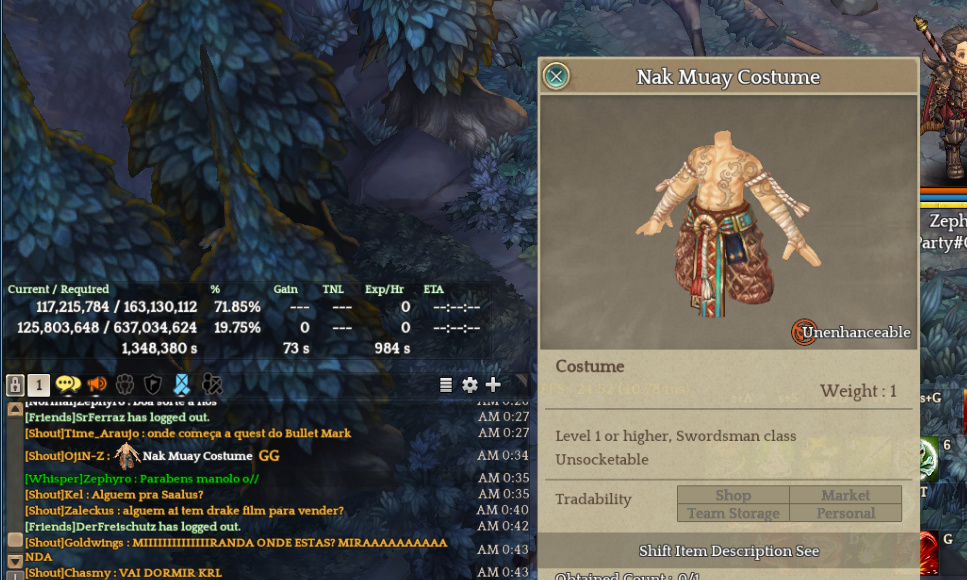Toggle the megaphone shout chat filter
The height and width of the screenshot is (580, 967).
[97, 385]
